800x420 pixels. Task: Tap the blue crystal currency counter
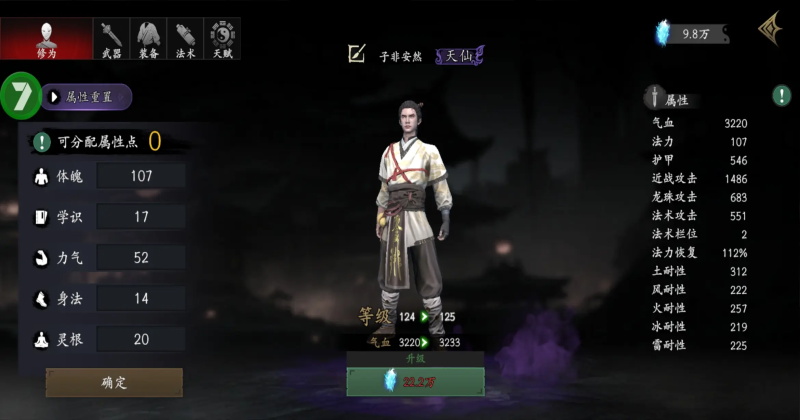692,34
